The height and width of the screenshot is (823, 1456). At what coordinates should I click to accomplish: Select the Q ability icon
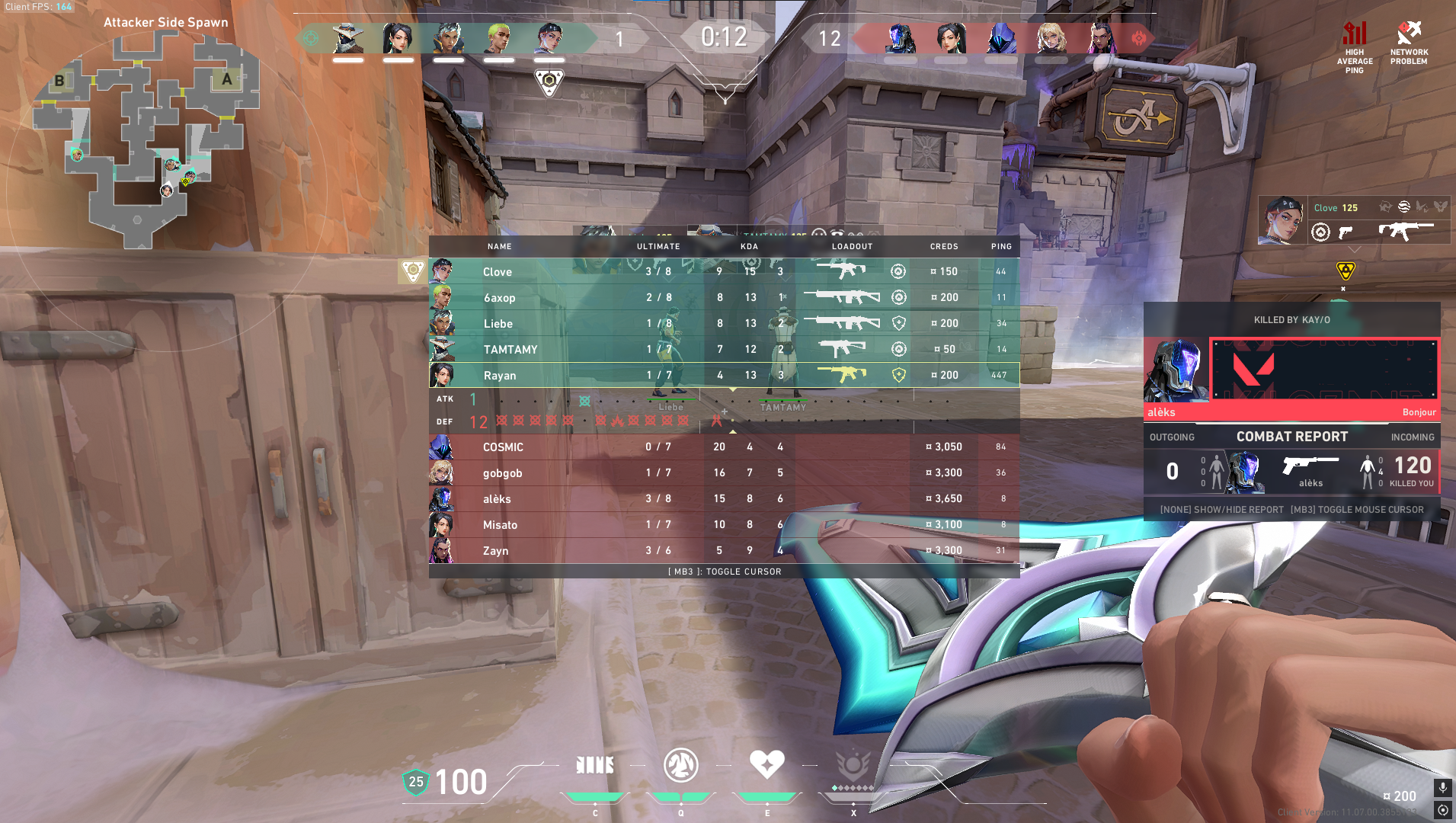[x=680, y=765]
